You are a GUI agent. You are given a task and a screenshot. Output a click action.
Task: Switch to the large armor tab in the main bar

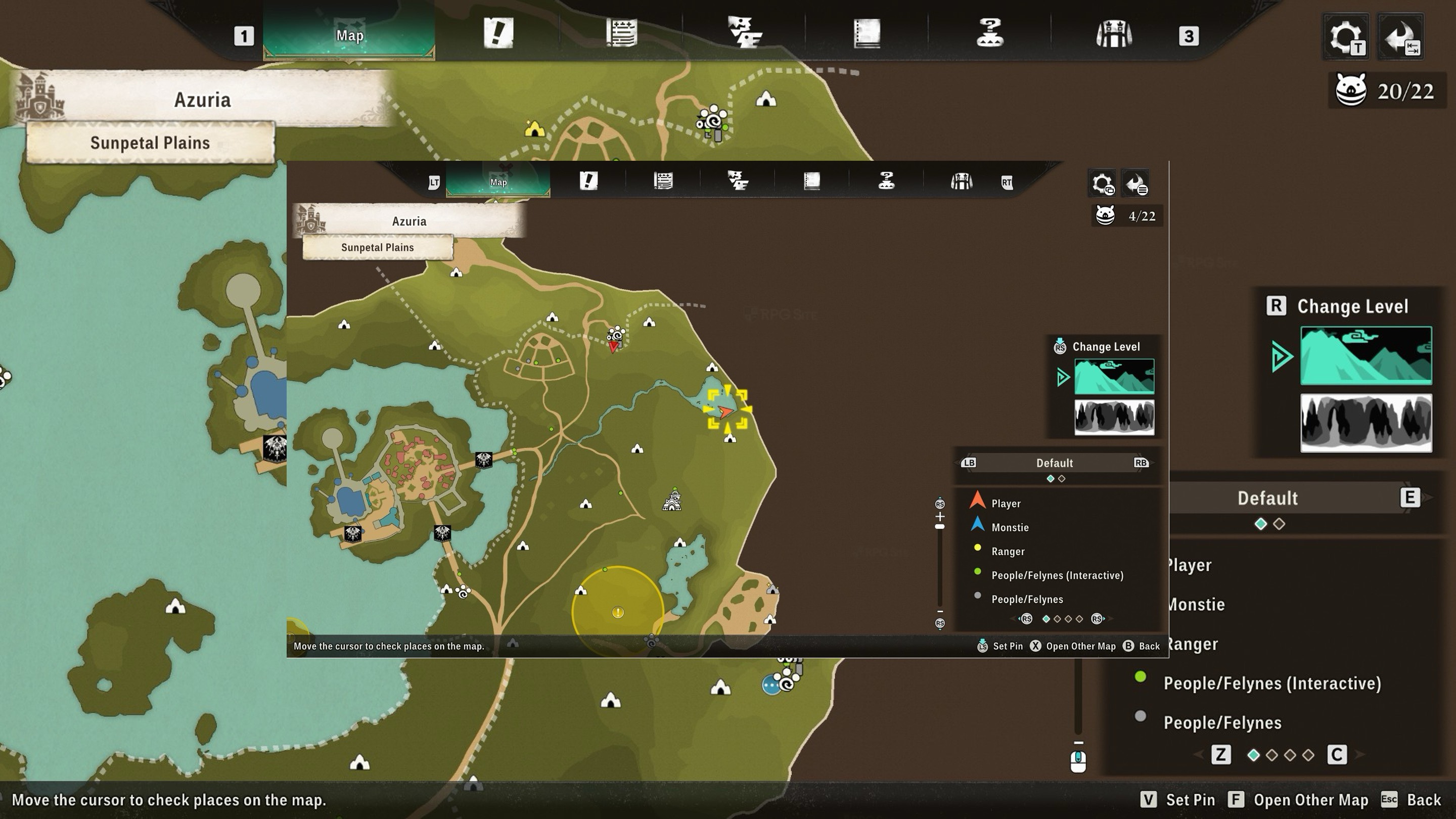click(1113, 33)
